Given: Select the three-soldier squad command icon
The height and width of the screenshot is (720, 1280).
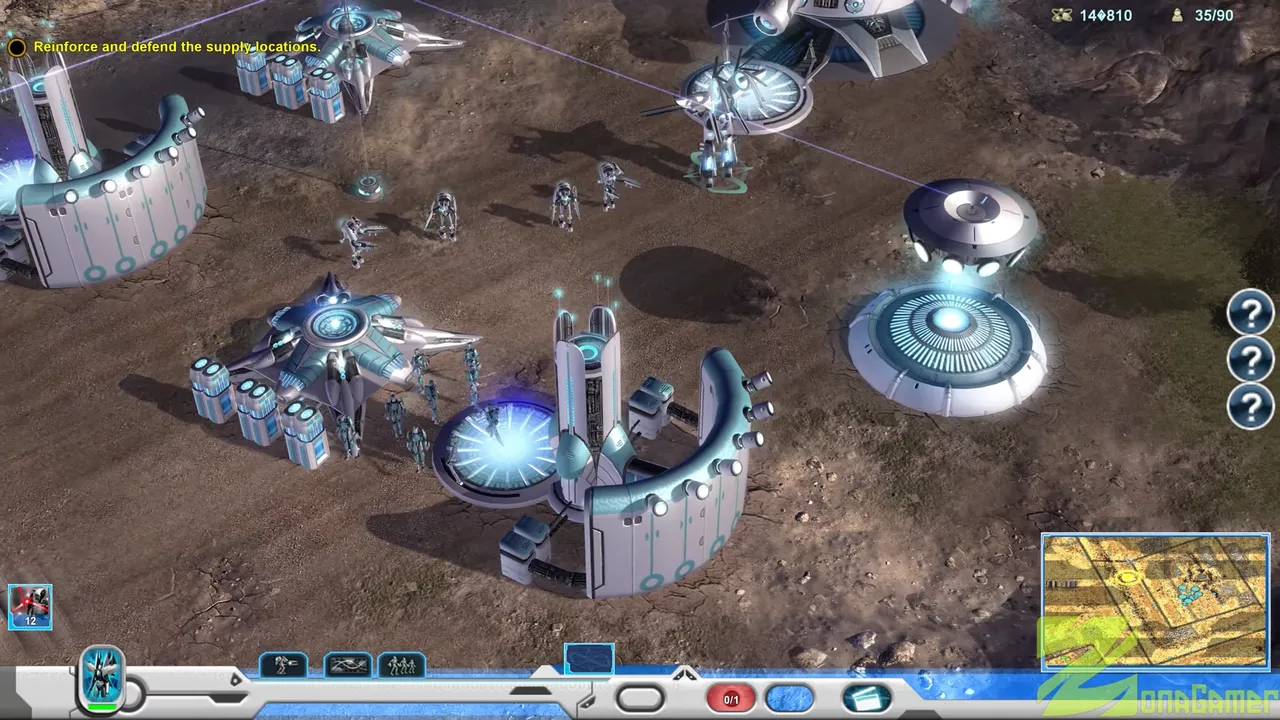Looking at the screenshot, I should click(x=402, y=665).
